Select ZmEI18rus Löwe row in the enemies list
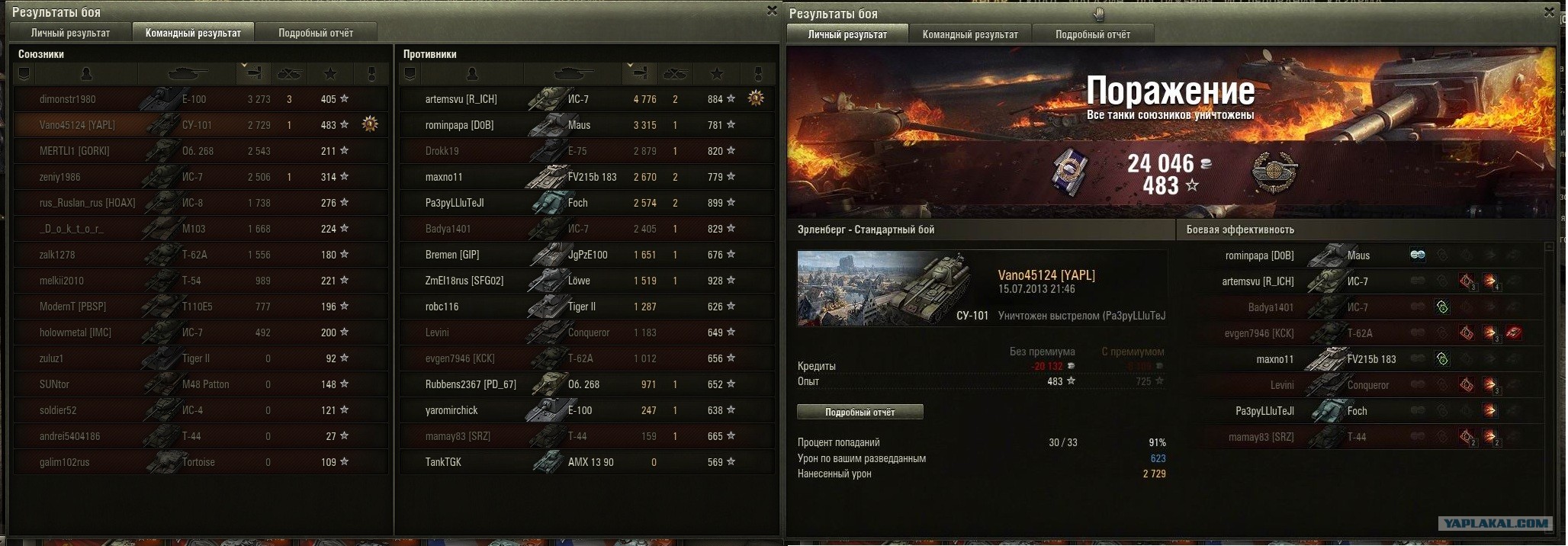 coord(586,281)
